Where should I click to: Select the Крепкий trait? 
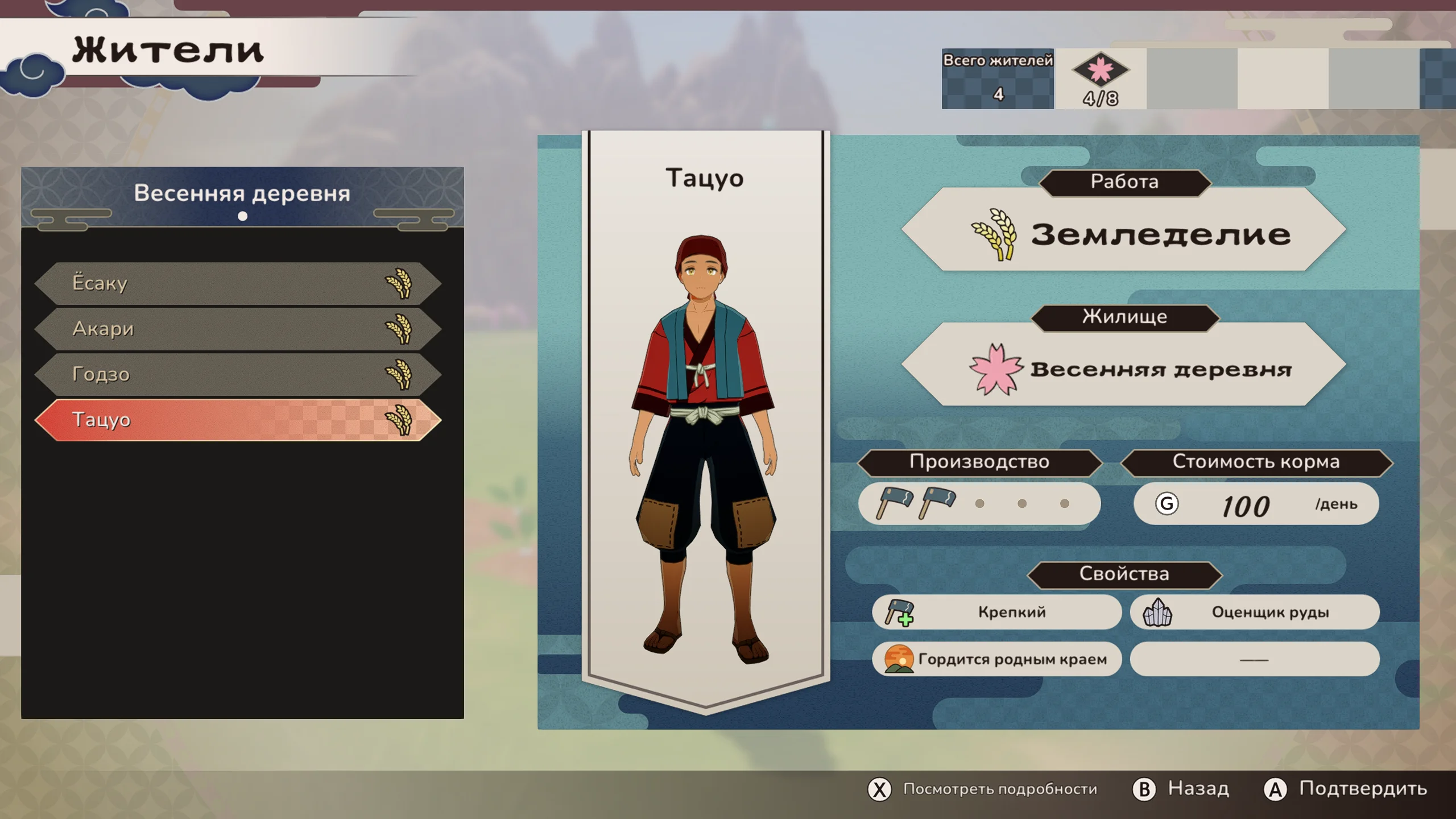click(996, 612)
